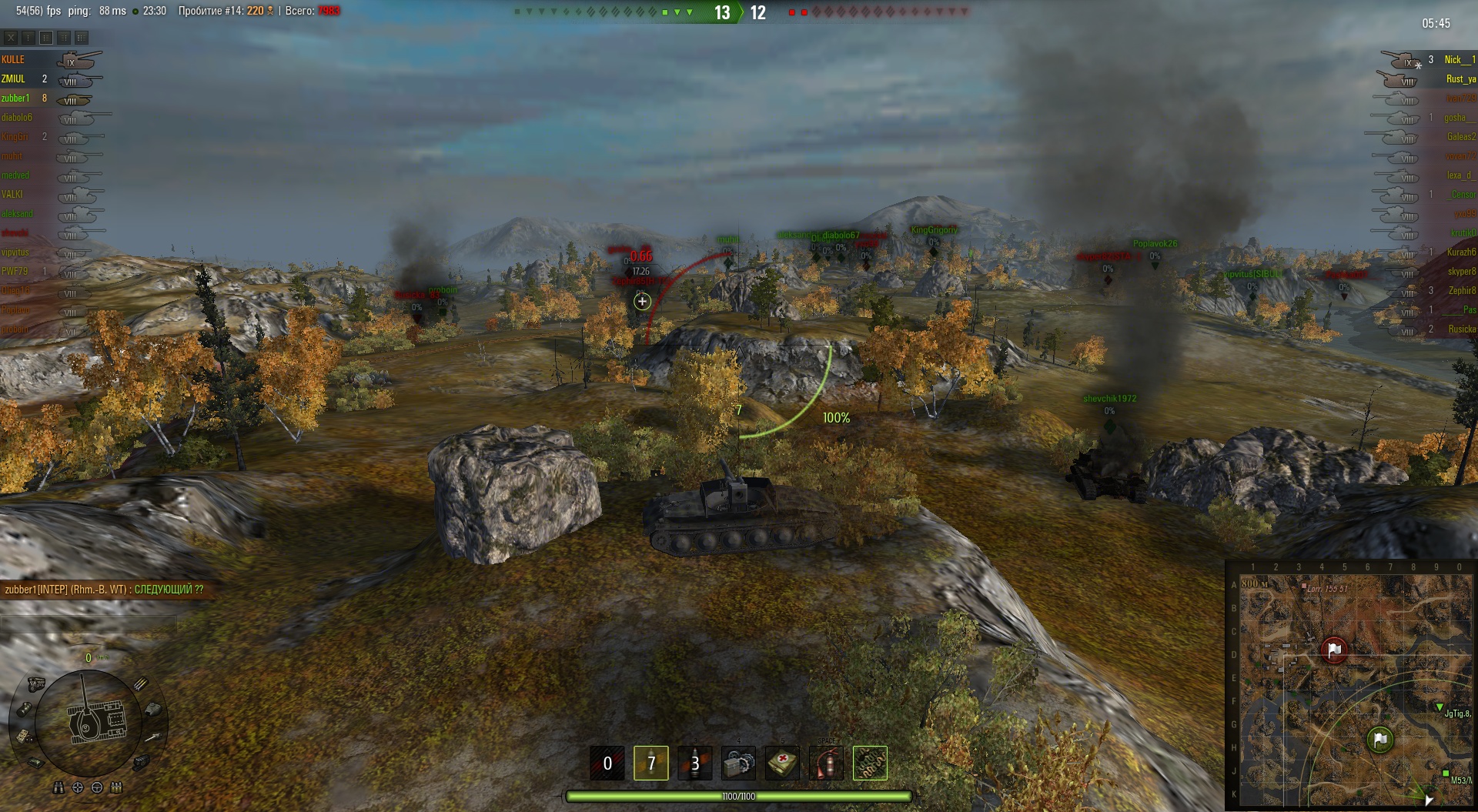Screen dimensions: 1478x812
Task: Switch player list to widest column view
Action: 82,37
